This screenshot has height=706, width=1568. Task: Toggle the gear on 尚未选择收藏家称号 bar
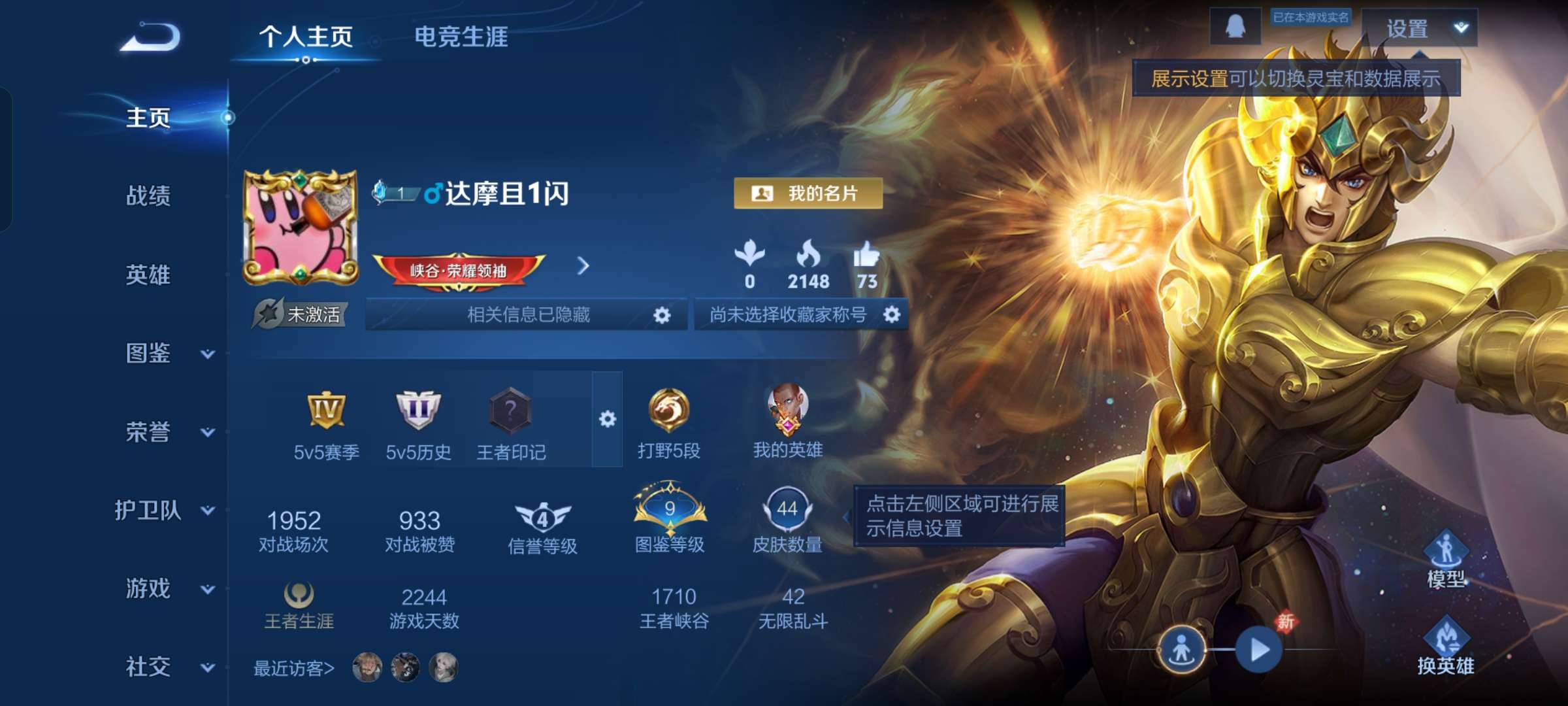point(892,314)
